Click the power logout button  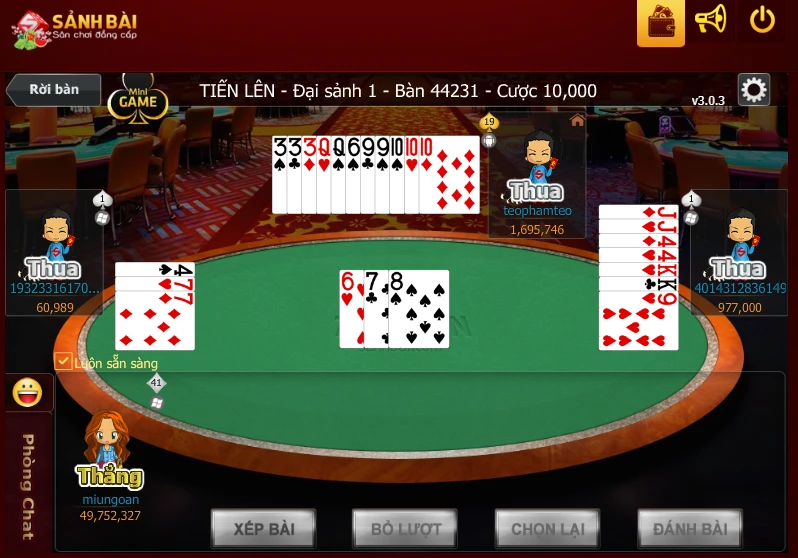coord(762,20)
